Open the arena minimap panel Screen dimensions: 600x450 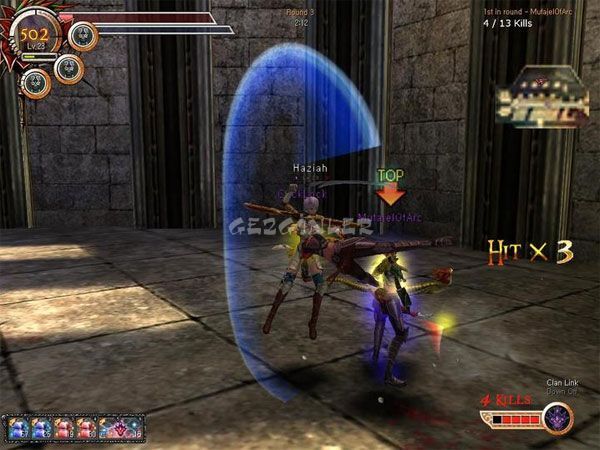(x=540, y=98)
